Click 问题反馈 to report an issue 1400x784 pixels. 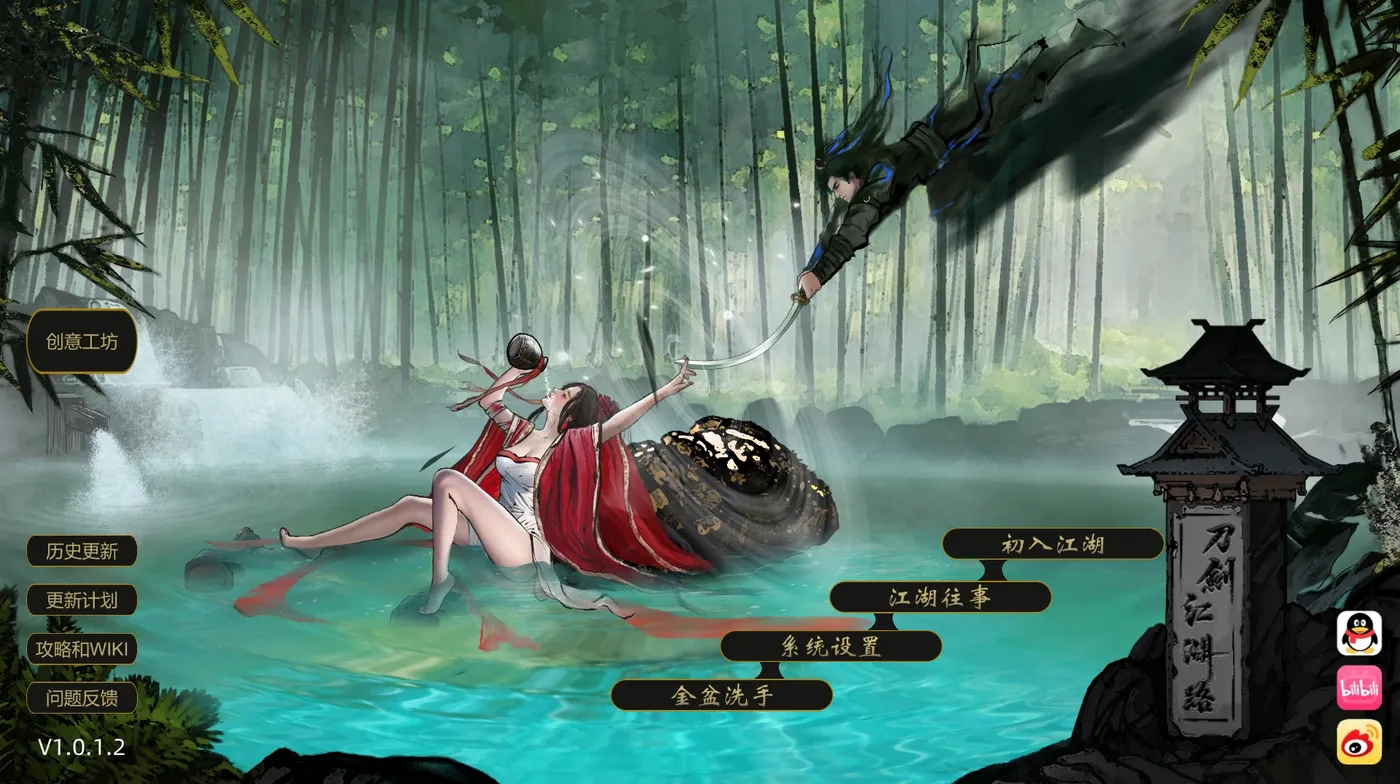point(82,699)
